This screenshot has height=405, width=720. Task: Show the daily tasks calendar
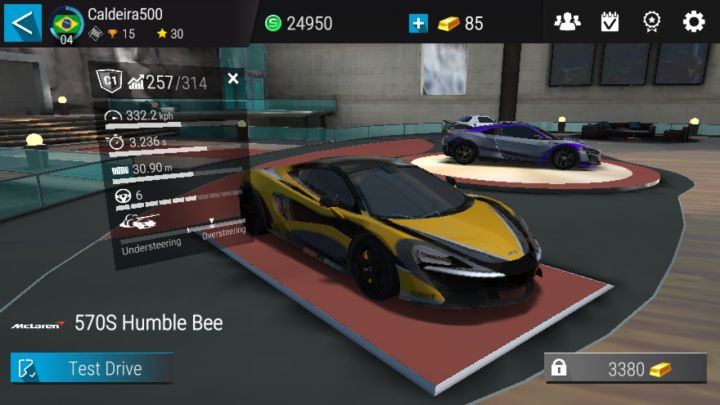(610, 22)
